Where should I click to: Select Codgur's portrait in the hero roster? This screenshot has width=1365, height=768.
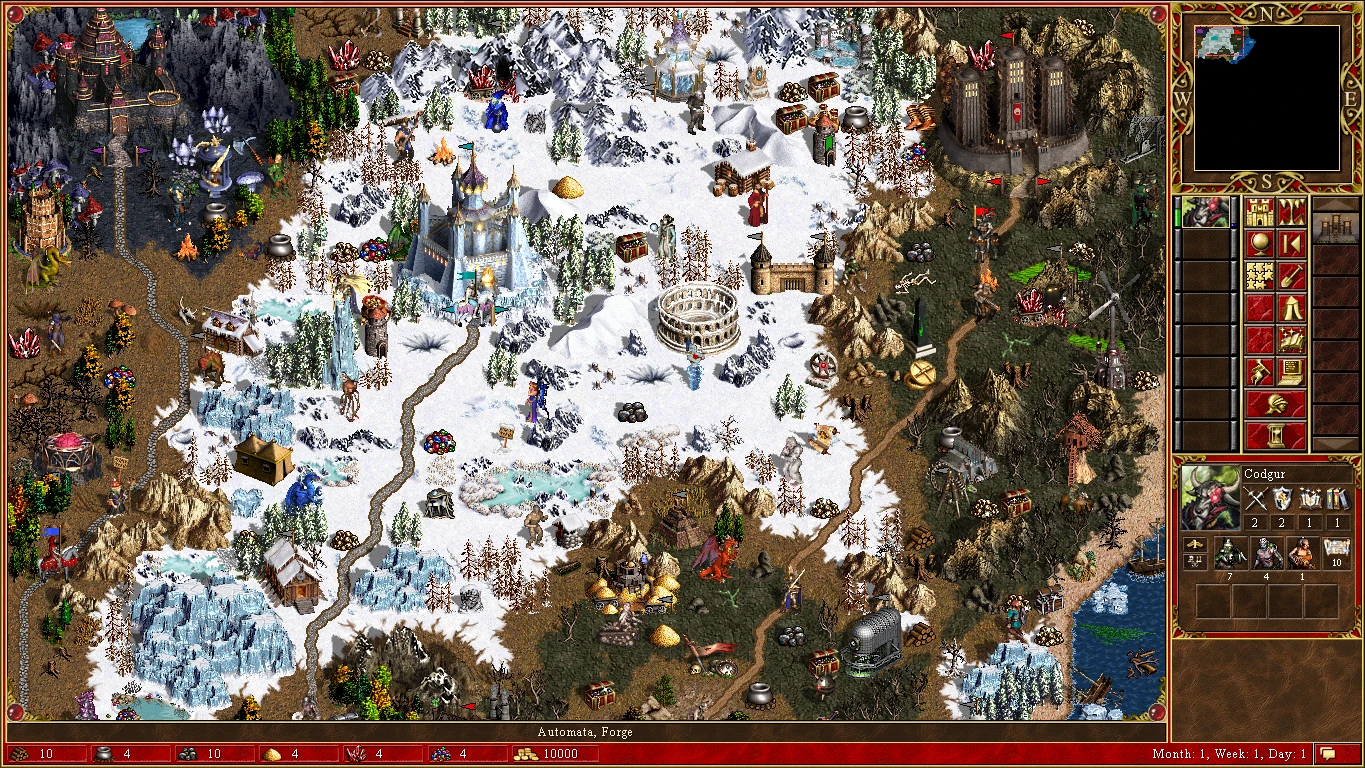click(x=1204, y=211)
